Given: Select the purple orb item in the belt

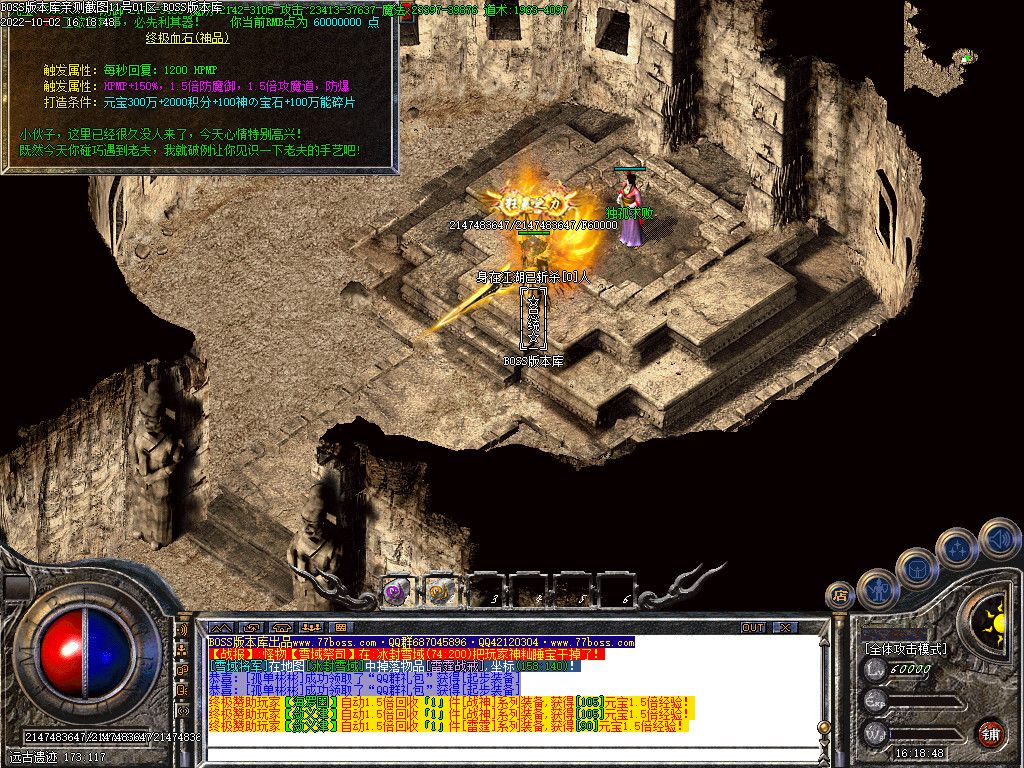Looking at the screenshot, I should click(397, 590).
